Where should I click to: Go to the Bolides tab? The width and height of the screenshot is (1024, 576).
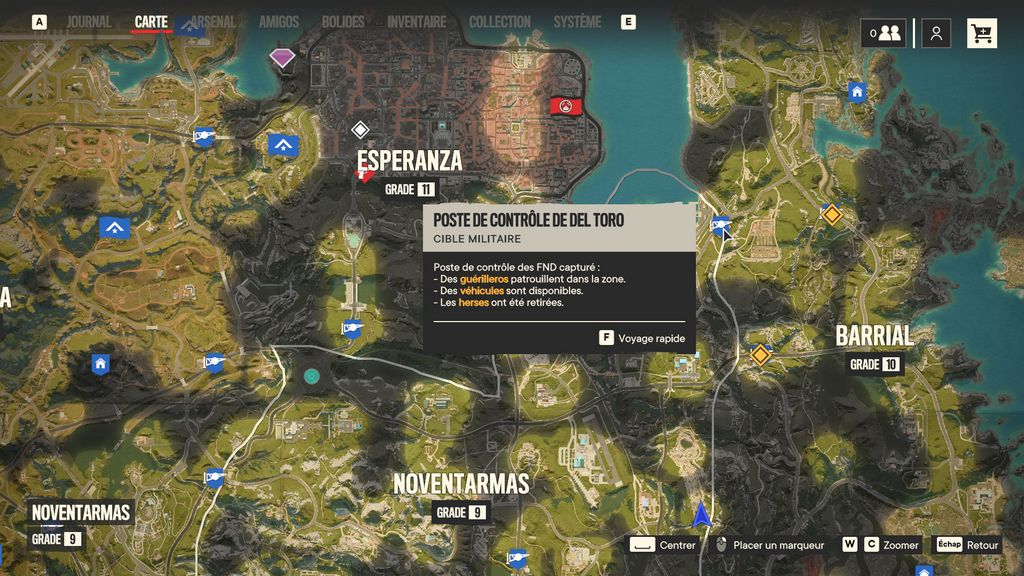click(343, 22)
